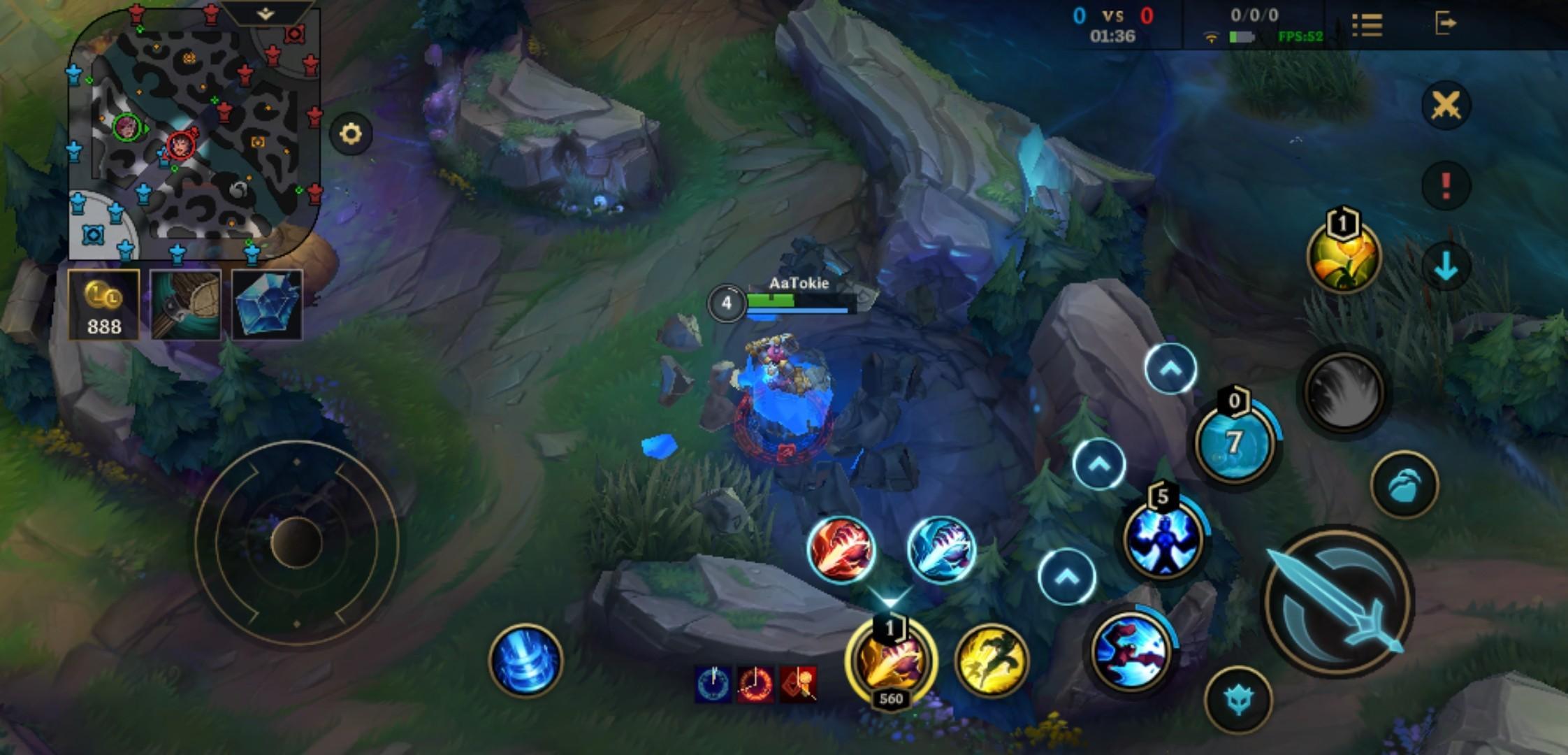Open the scoreboard list icon
Screen dimensions: 1568x755
coord(1367,25)
